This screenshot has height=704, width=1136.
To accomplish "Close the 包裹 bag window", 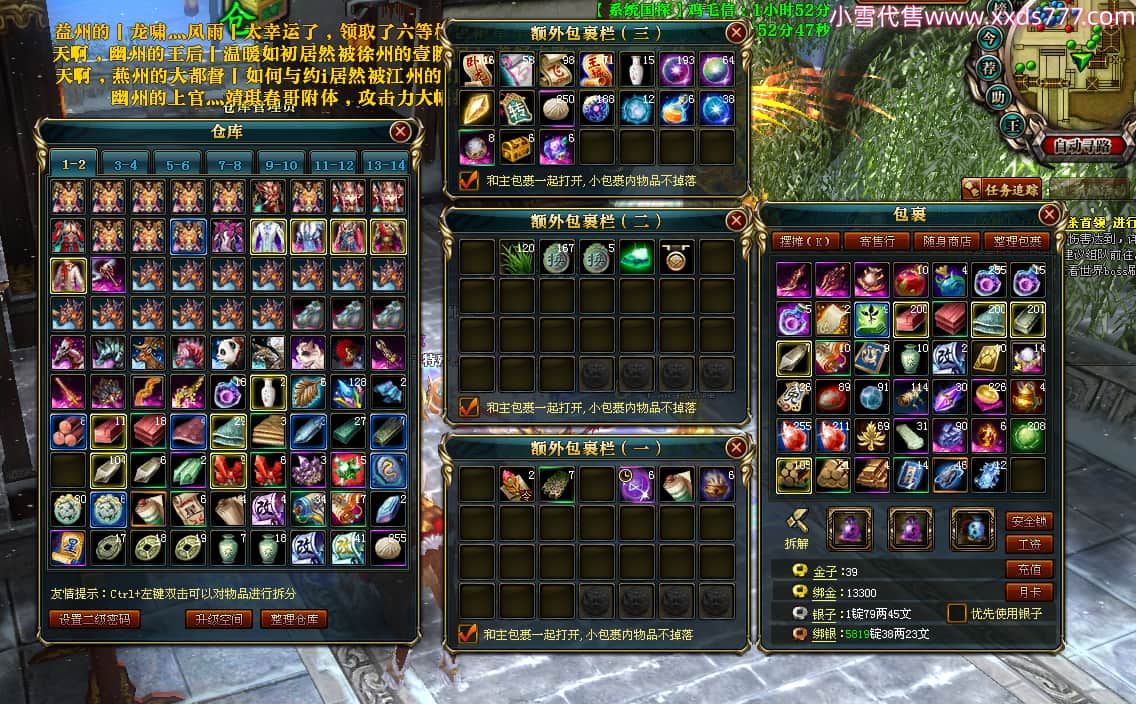I will pos(1049,215).
